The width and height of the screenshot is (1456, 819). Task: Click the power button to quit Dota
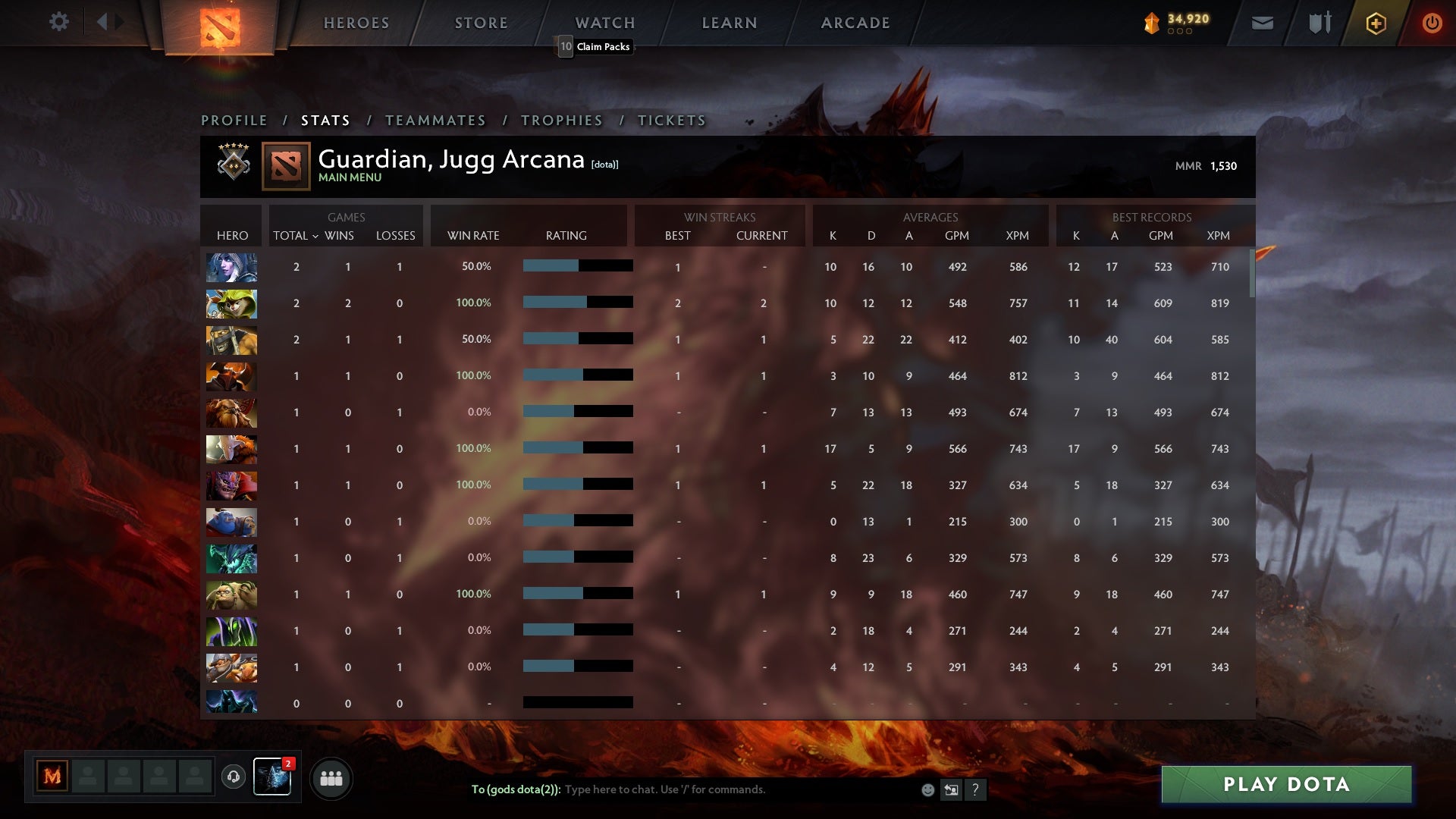pos(1432,23)
